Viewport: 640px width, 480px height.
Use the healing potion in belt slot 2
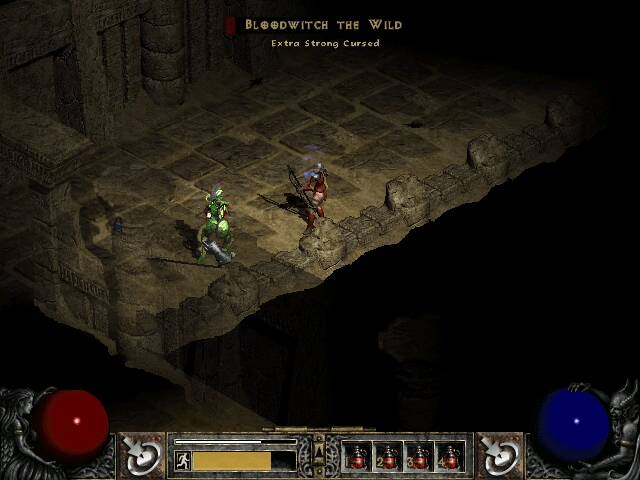pos(388,457)
